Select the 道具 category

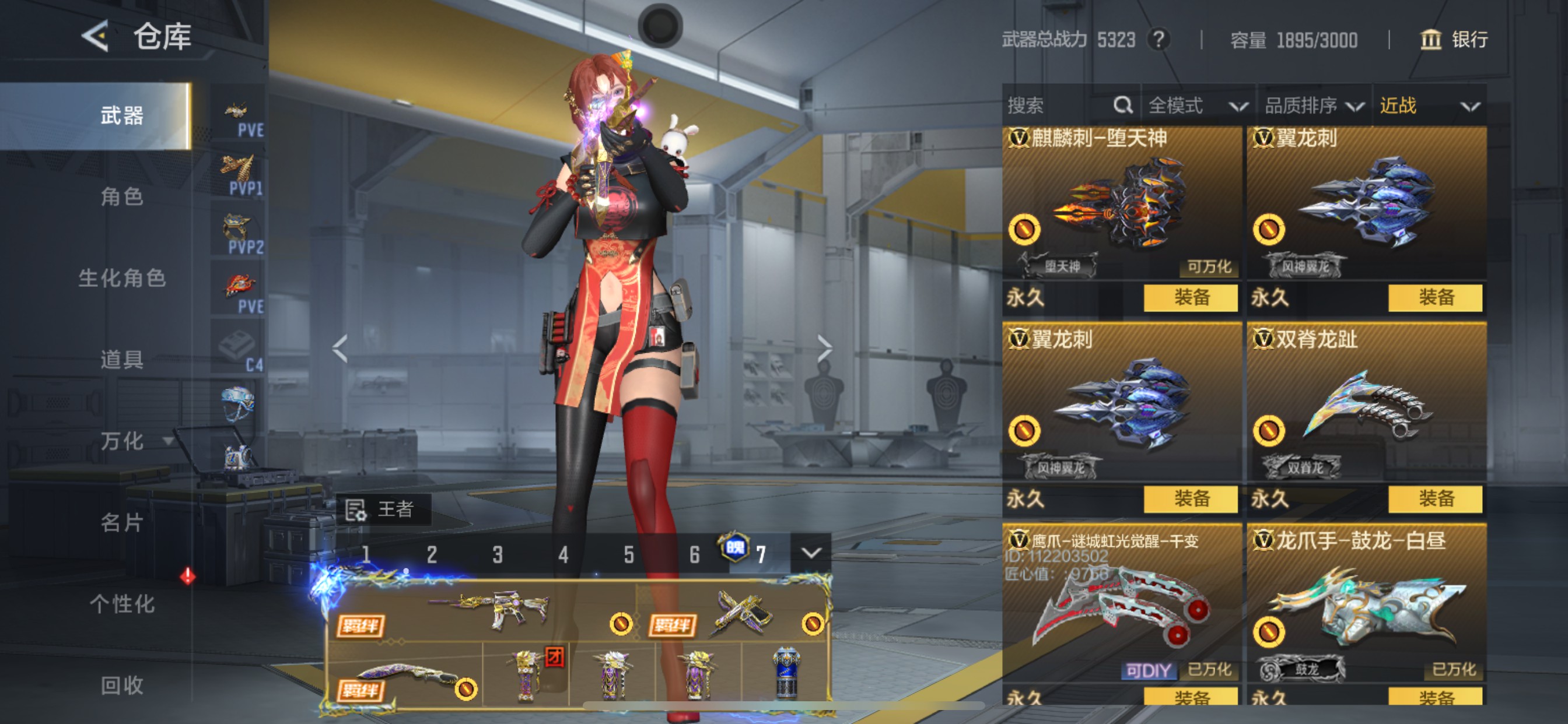click(122, 360)
